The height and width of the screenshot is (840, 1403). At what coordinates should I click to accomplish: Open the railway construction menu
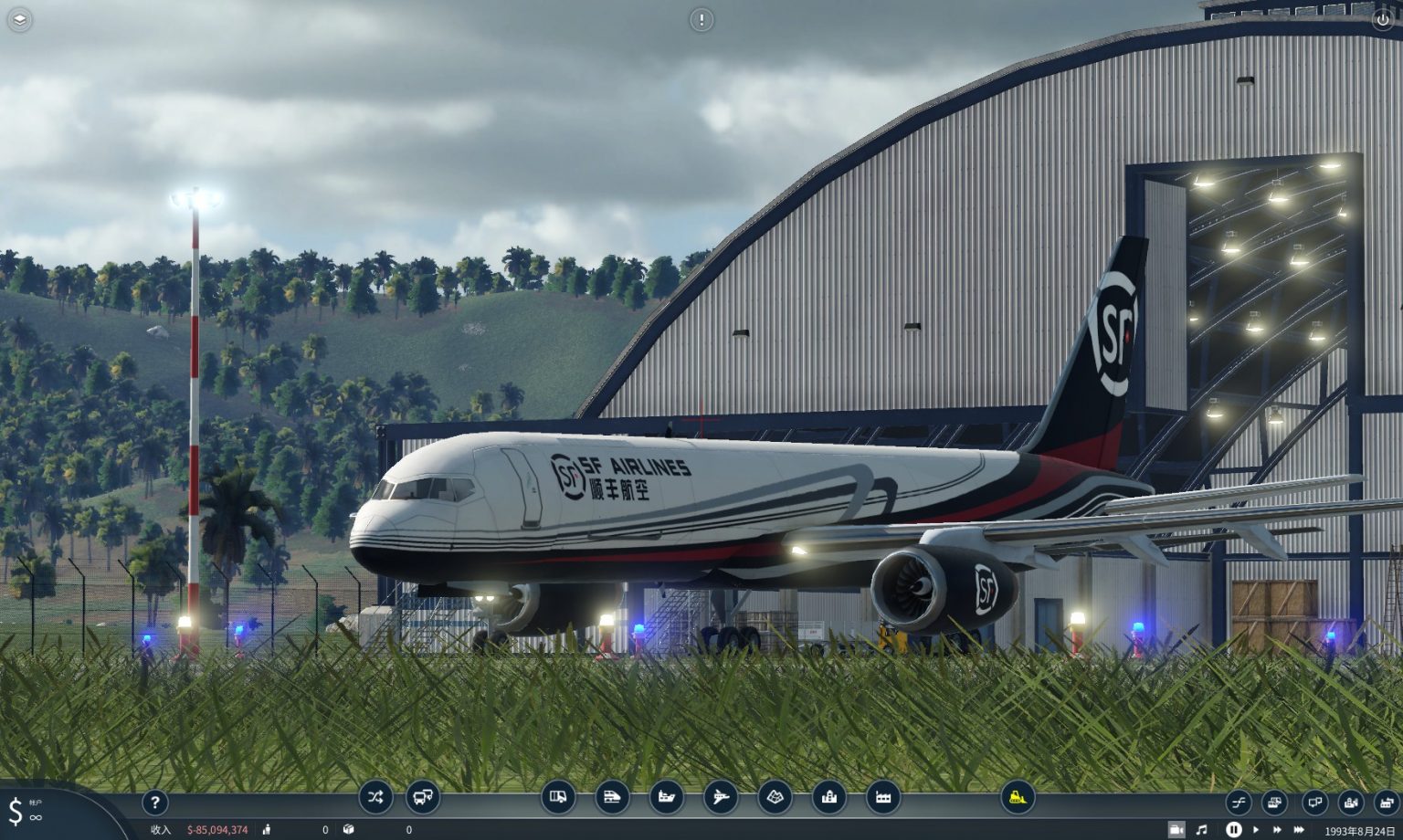pos(613,797)
